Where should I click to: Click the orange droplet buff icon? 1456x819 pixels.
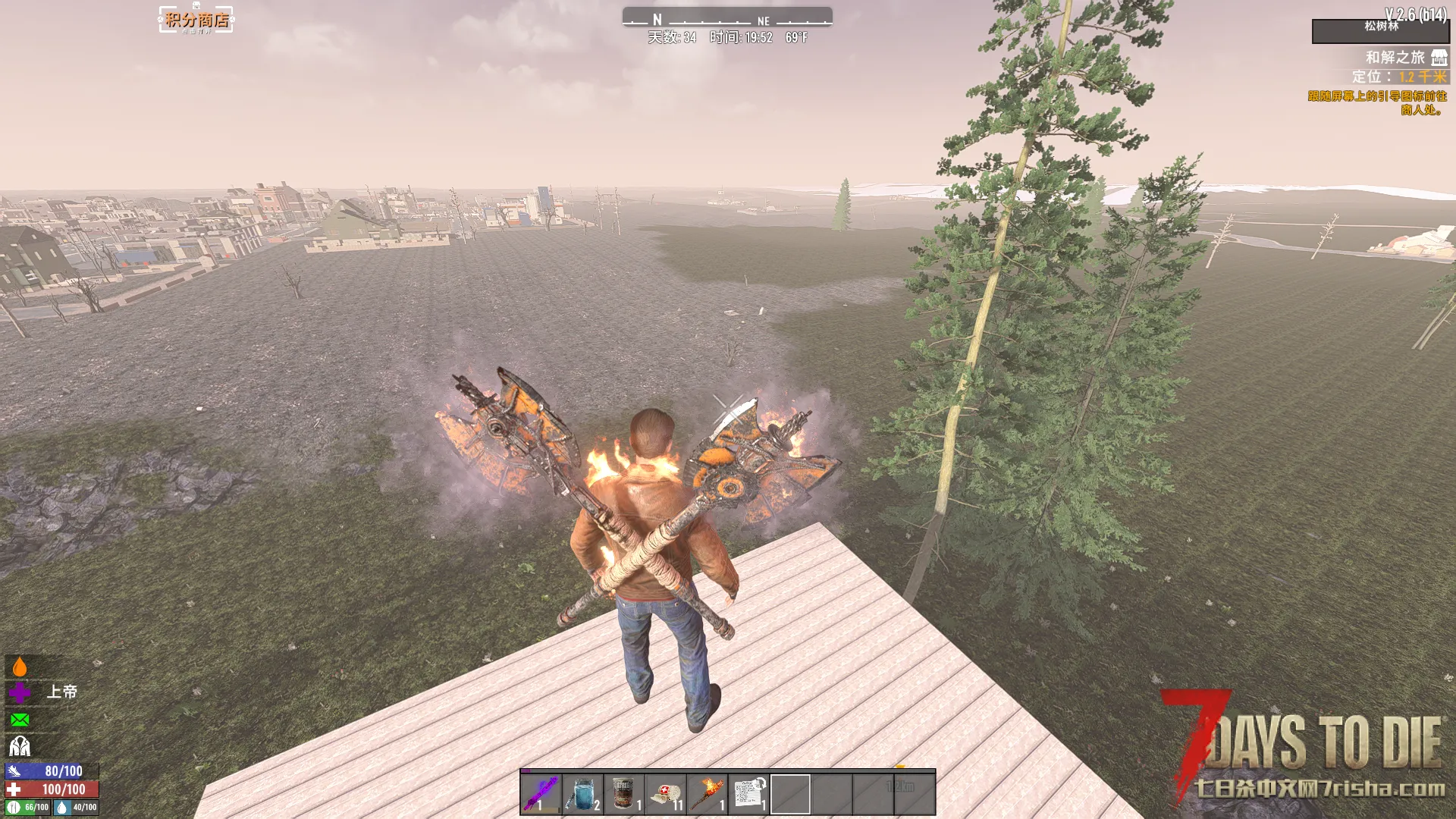pyautogui.click(x=20, y=667)
